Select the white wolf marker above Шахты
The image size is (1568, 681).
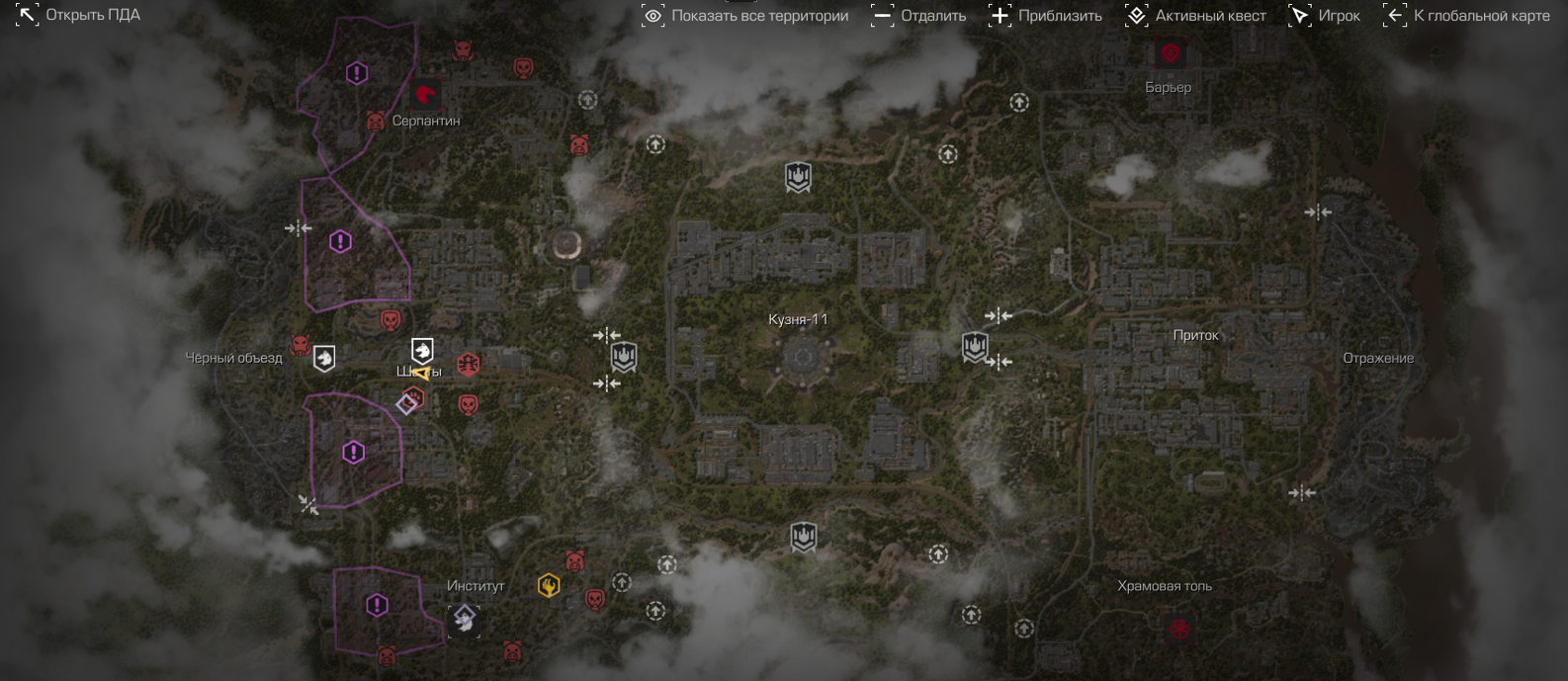pos(422,350)
